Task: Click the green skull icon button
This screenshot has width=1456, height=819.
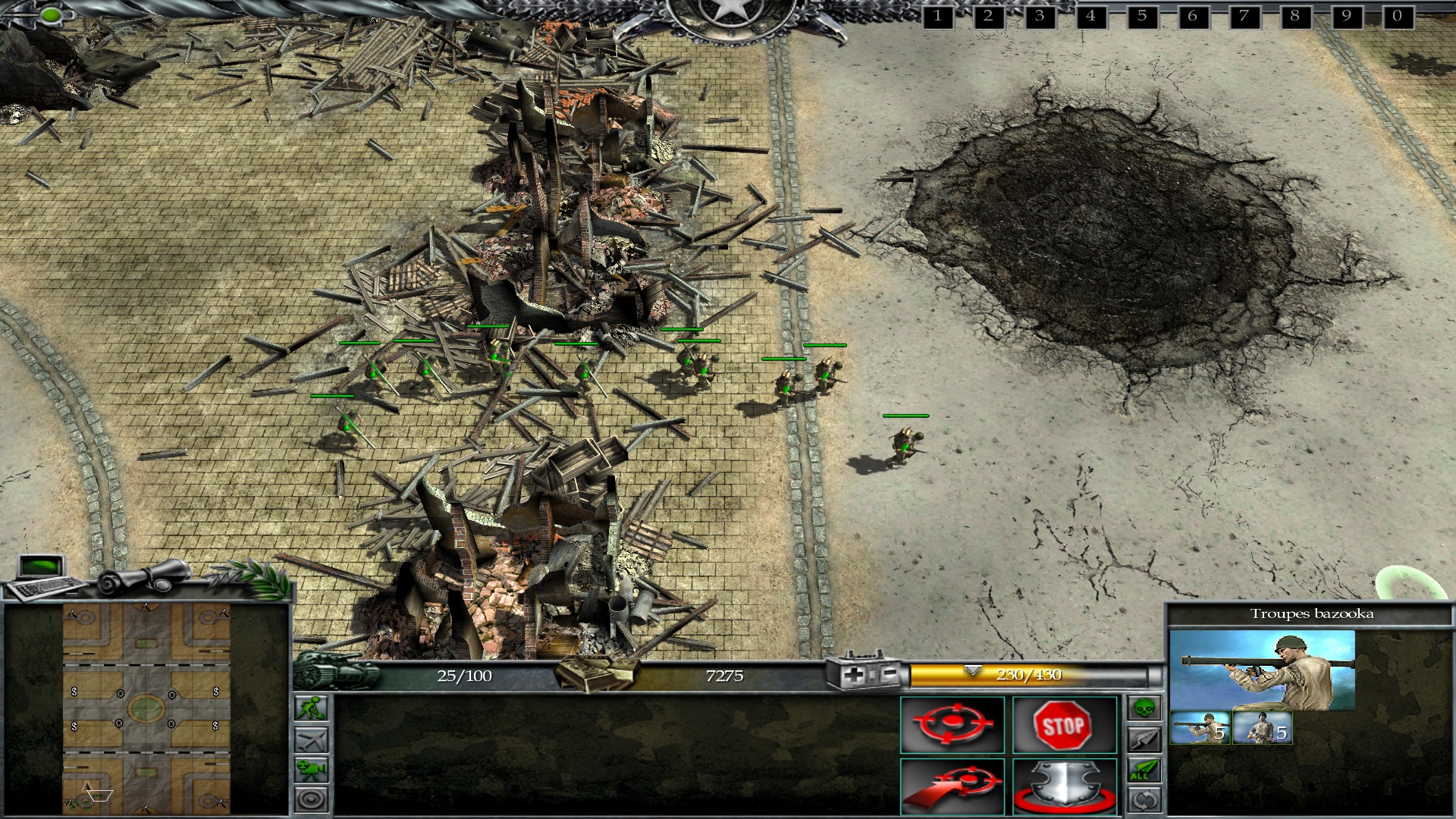Action: click(1144, 709)
